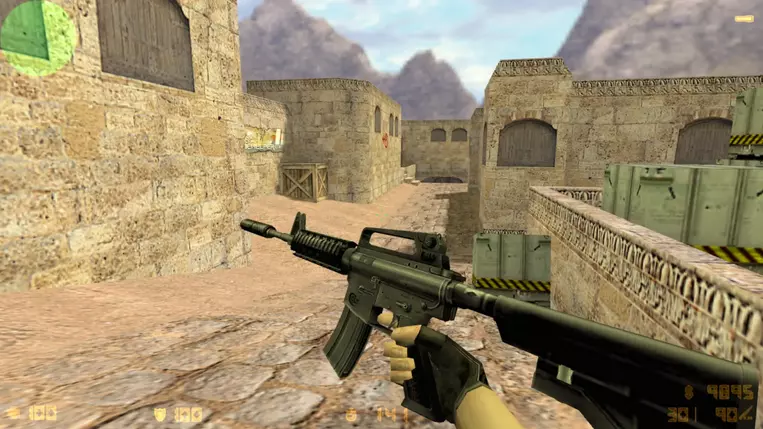Toggle the yellow flashlight indicator icon
The width and height of the screenshot is (763, 429).
point(743,18)
